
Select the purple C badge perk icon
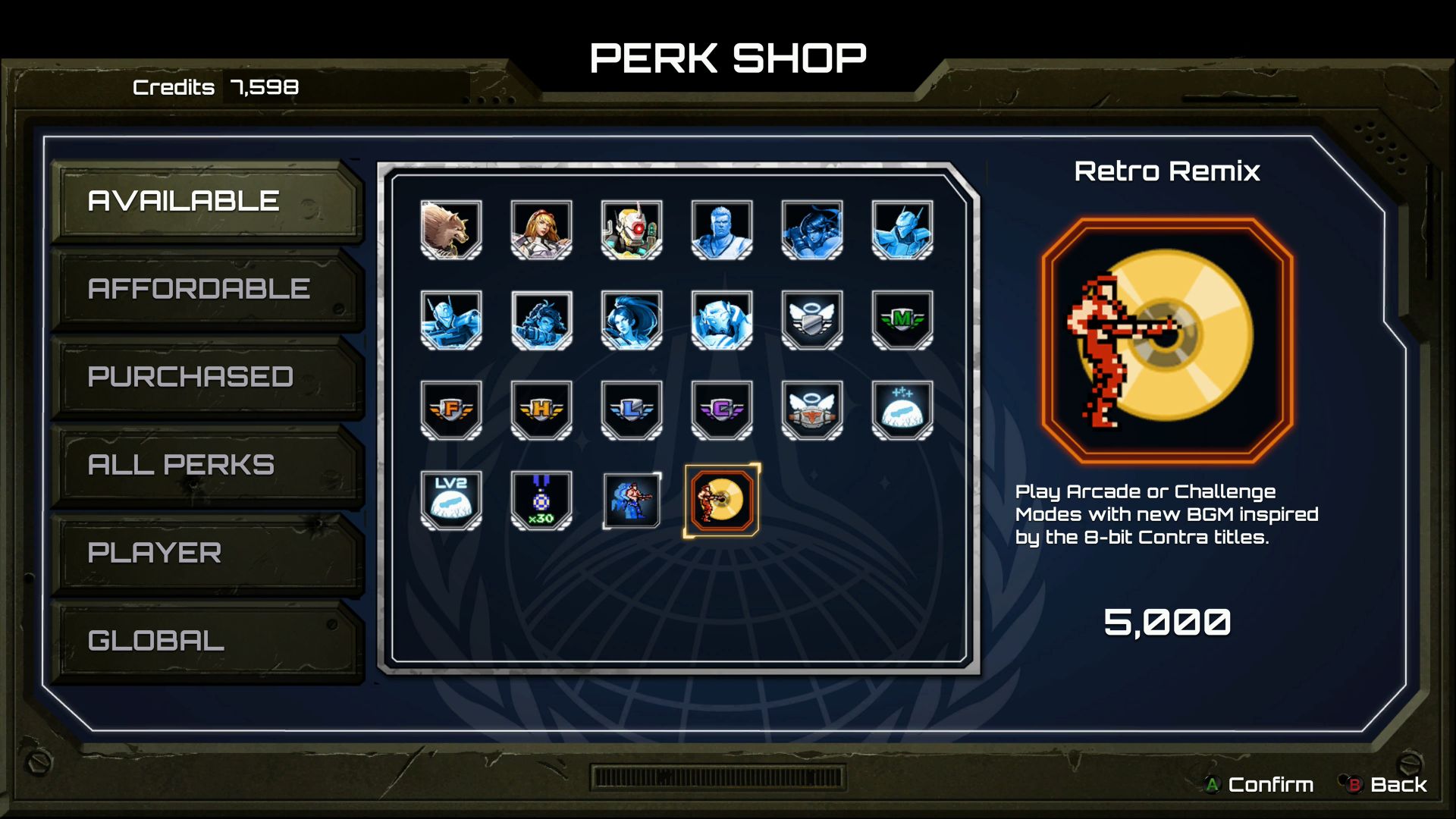(721, 411)
